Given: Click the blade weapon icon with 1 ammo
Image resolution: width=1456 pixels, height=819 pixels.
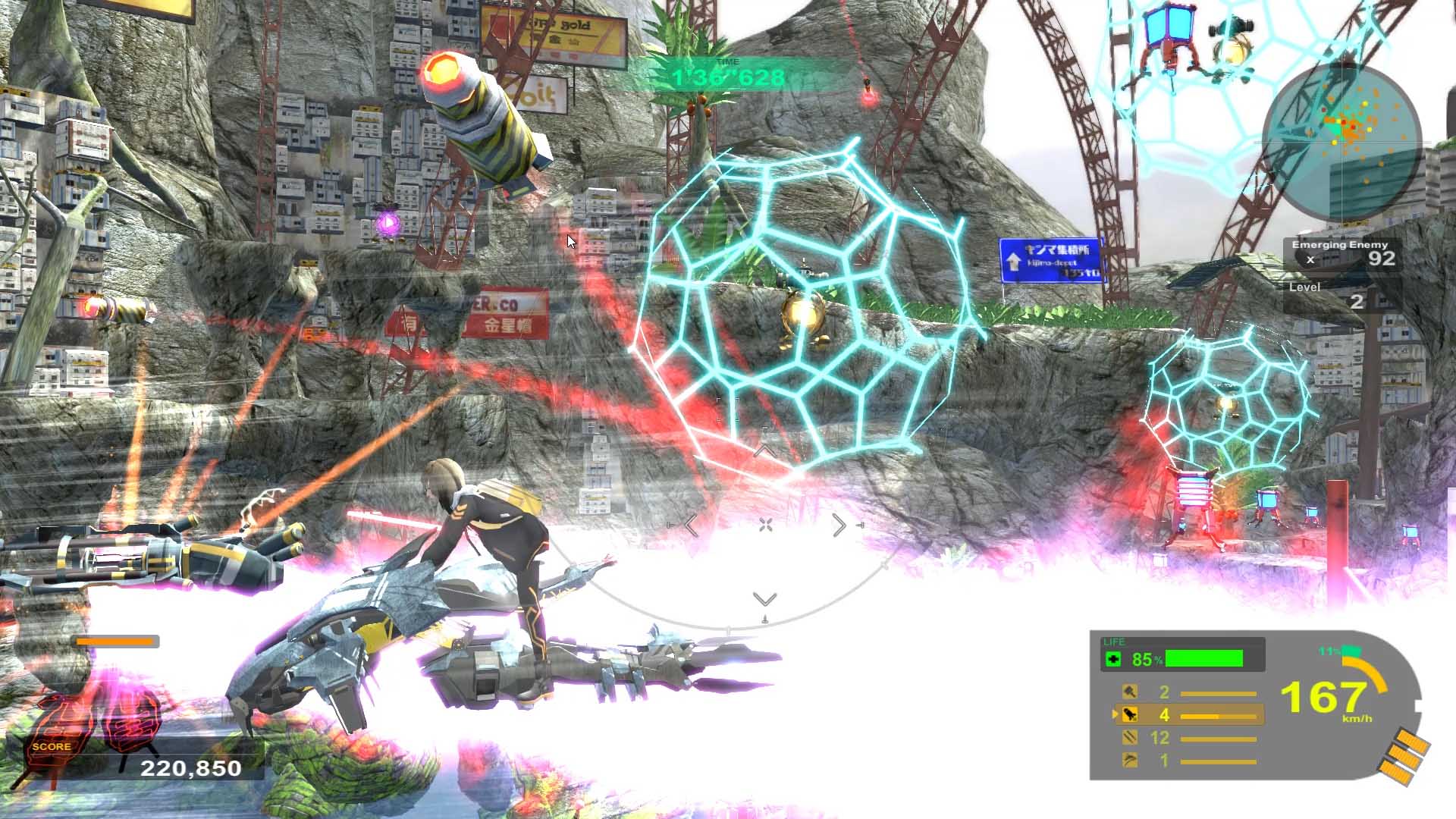Looking at the screenshot, I should tap(1129, 761).
